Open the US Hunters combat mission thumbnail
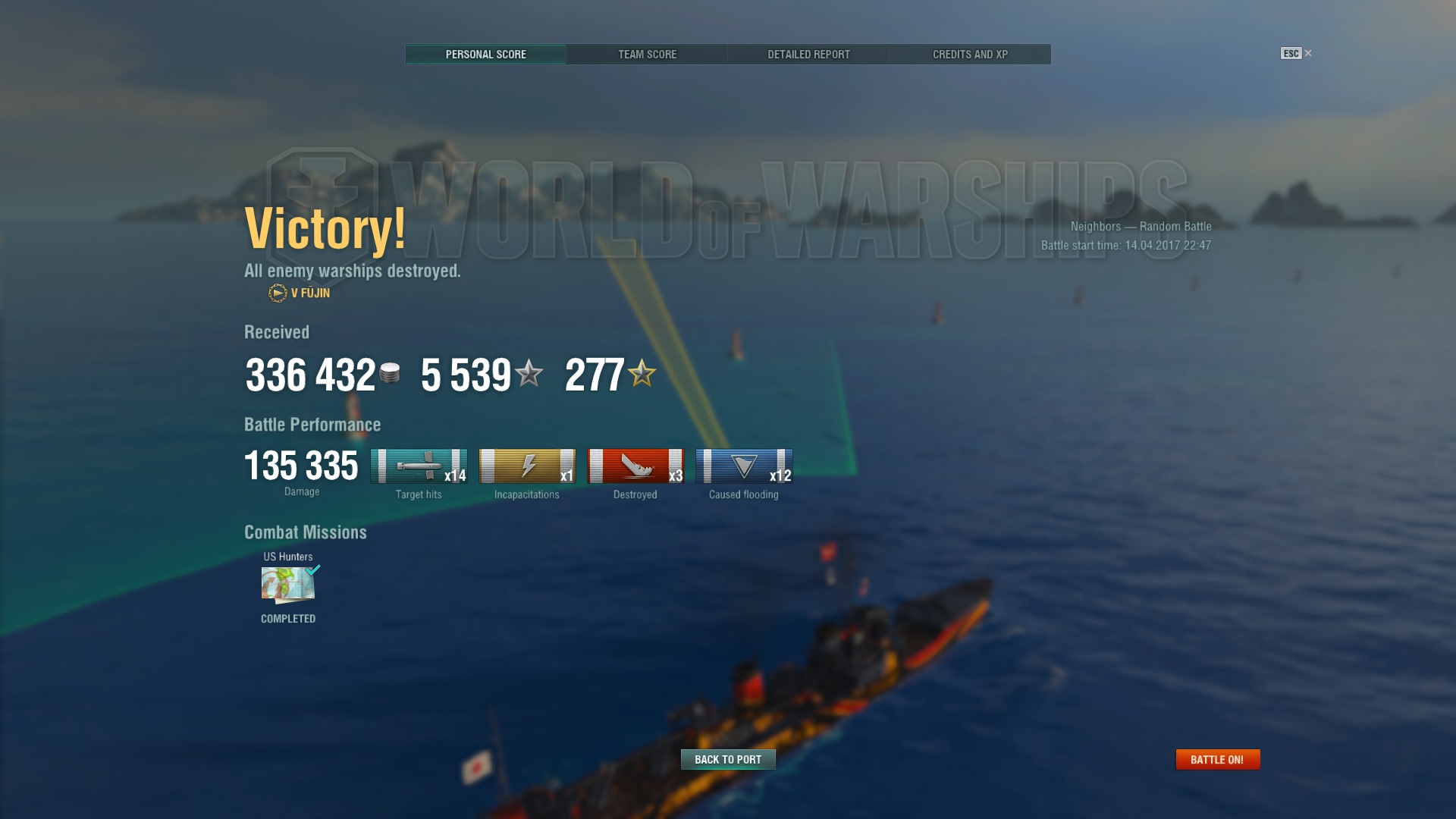This screenshot has width=1456, height=819. click(x=288, y=585)
